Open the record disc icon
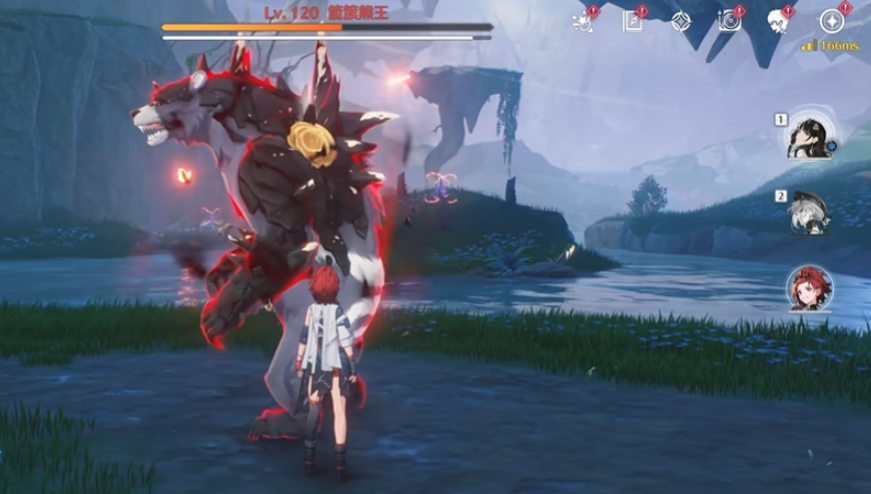Viewport: 871px width, 494px height. [730, 21]
